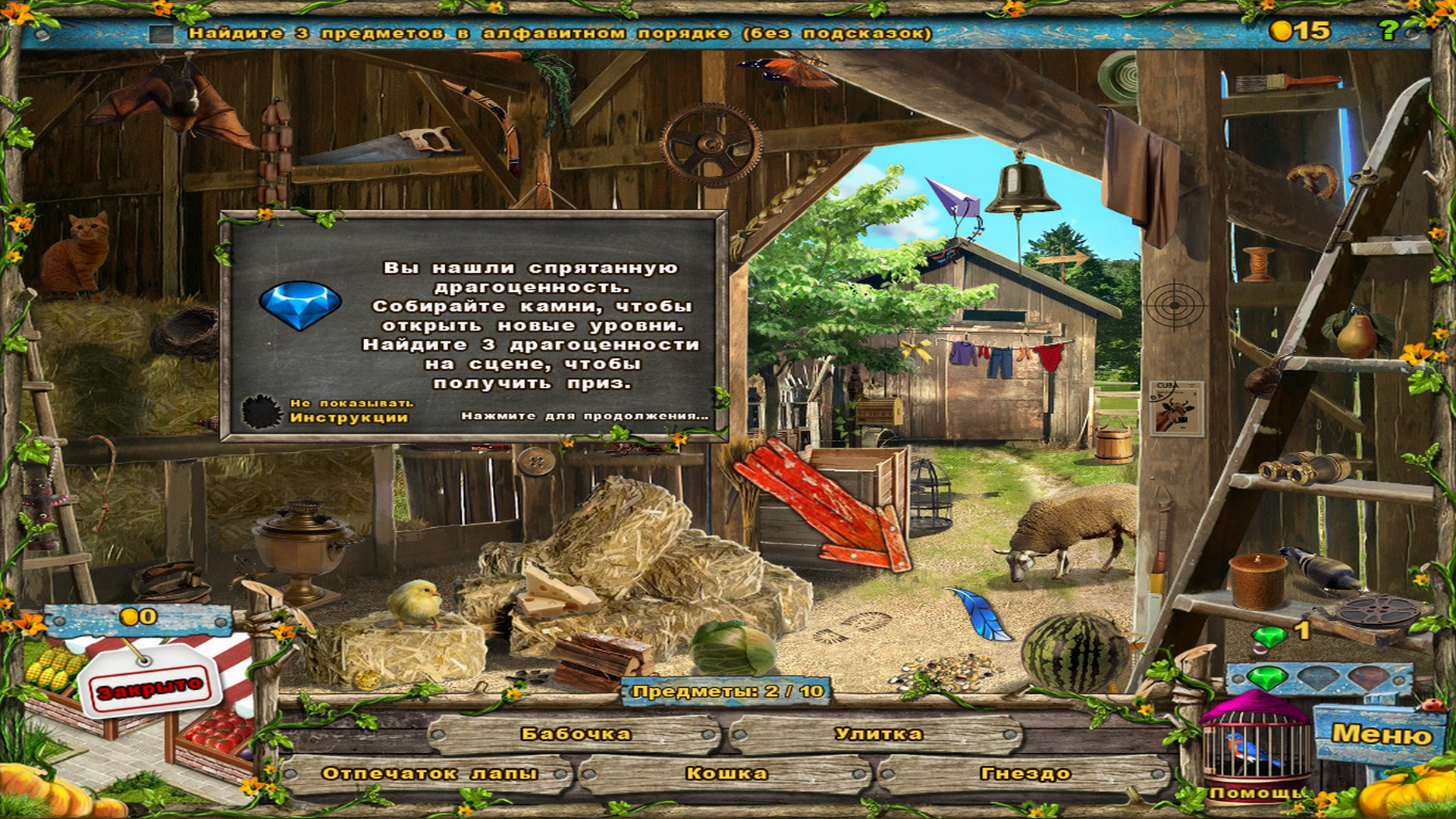Choose the Кошка word plank
Screen dimensions: 1456x819
pos(726,773)
